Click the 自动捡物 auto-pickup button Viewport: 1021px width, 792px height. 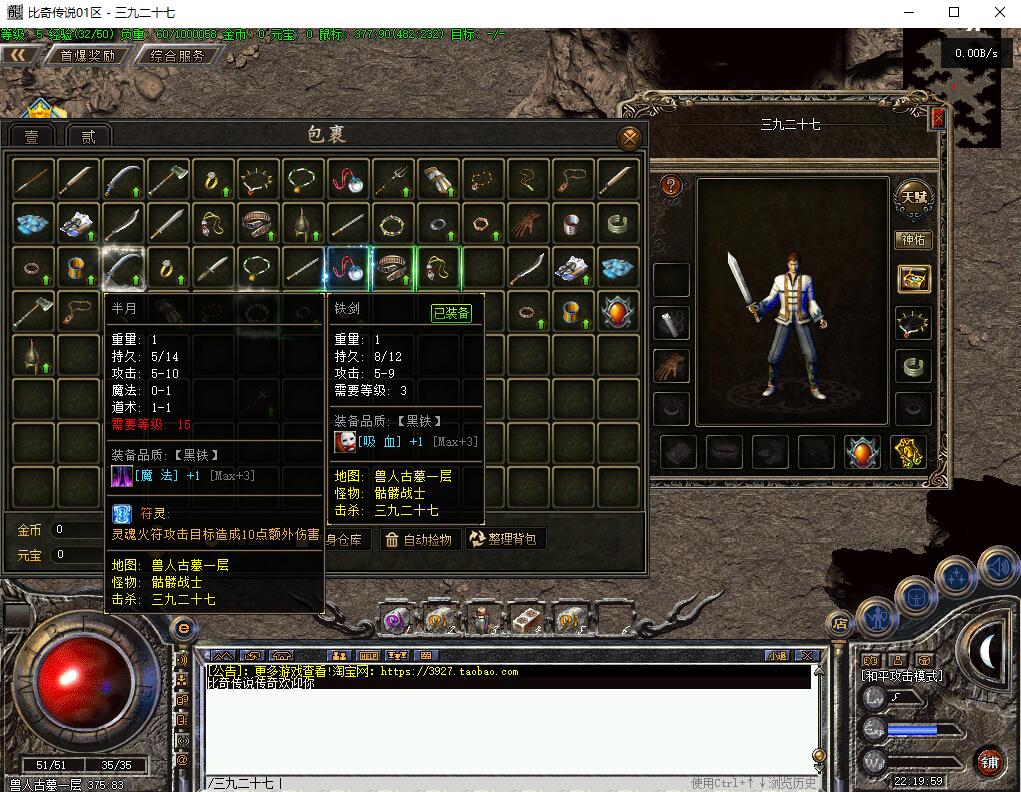[418, 540]
